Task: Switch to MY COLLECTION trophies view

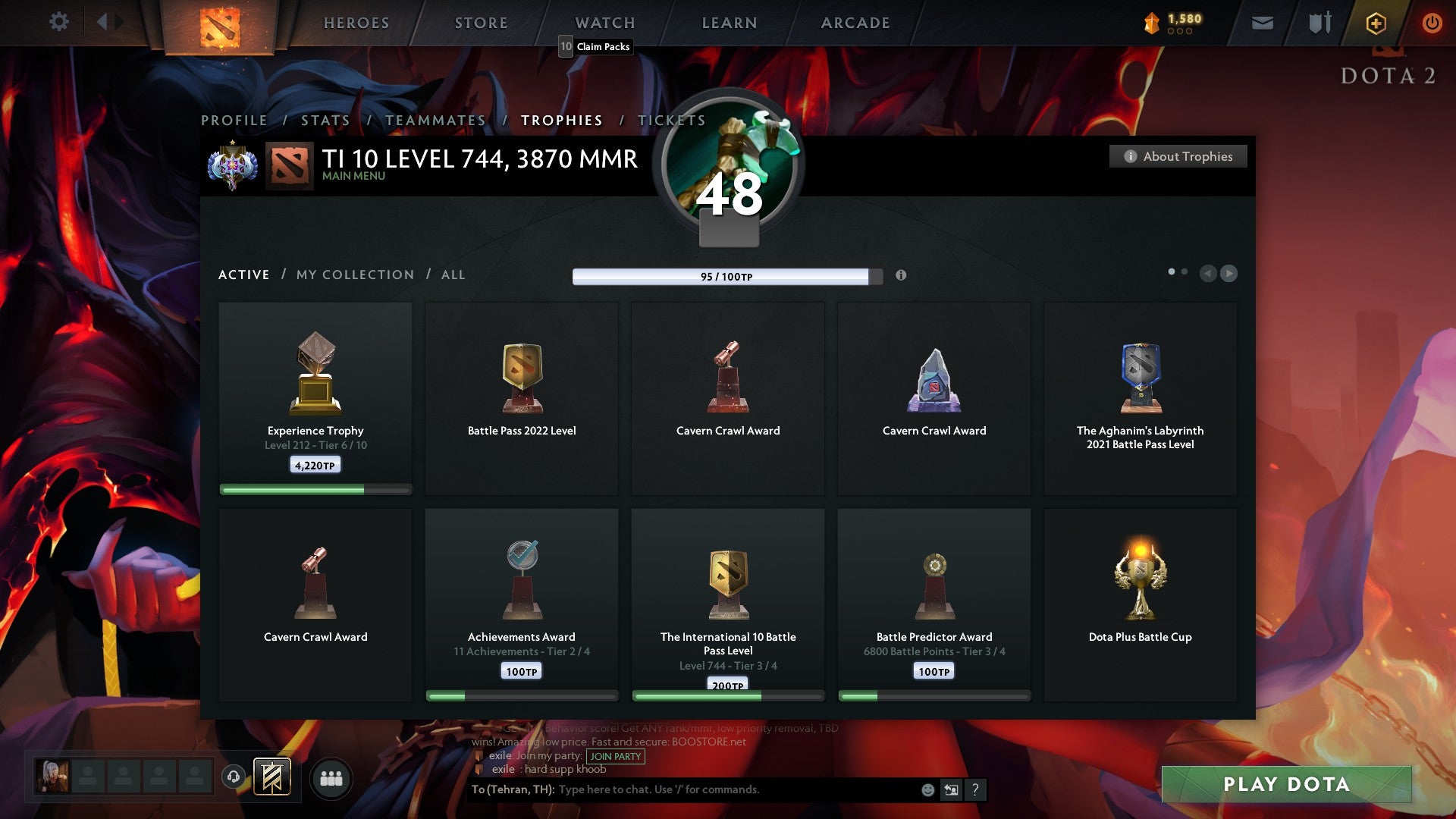Action: coord(354,275)
